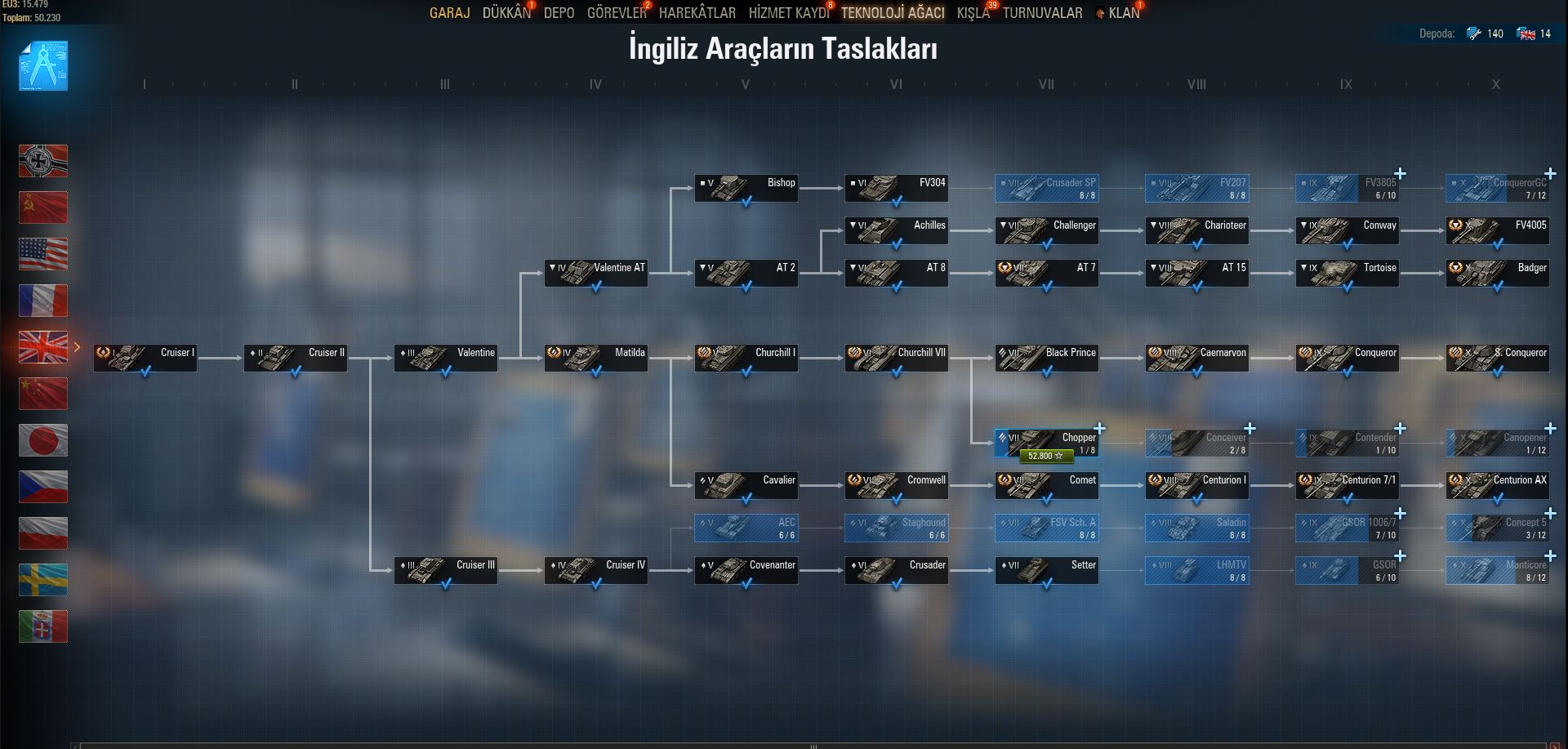Open the HİZMET KAYDI menu
The width and height of the screenshot is (1568, 749).
pyautogui.click(x=788, y=13)
